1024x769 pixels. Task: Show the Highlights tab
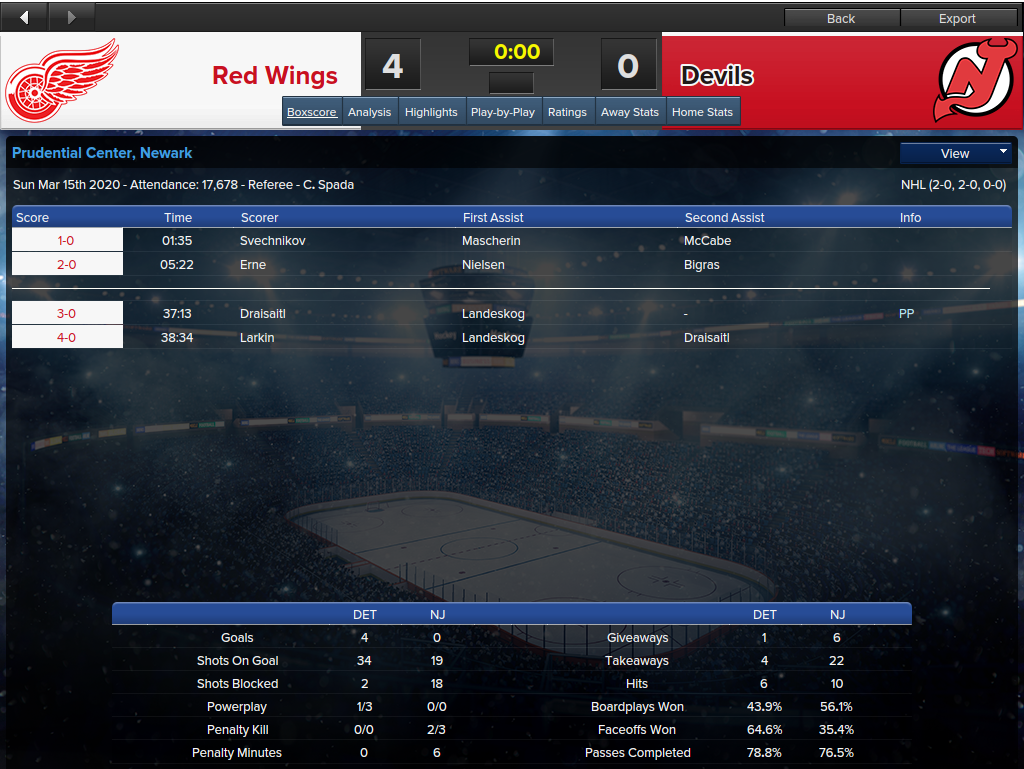coord(431,112)
